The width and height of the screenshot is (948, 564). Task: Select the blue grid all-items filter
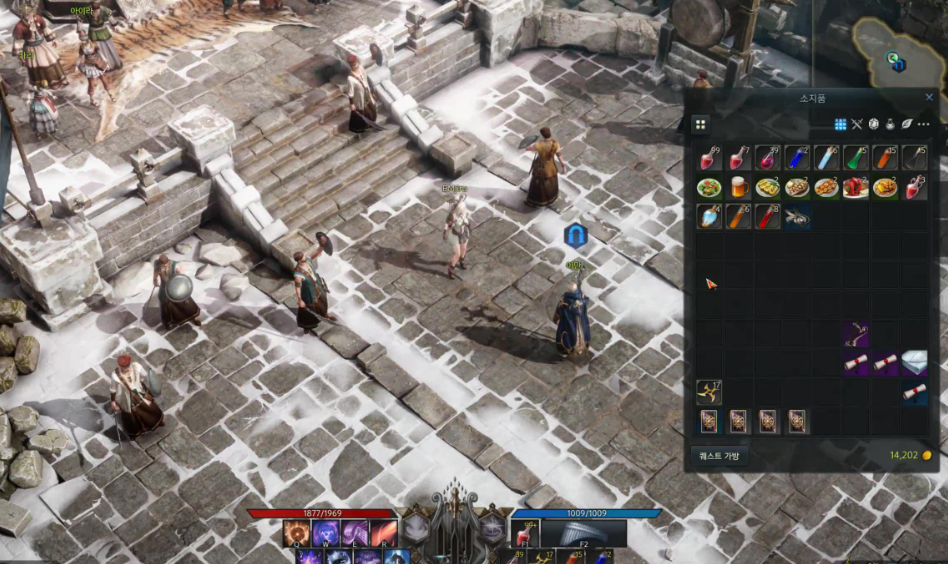840,124
